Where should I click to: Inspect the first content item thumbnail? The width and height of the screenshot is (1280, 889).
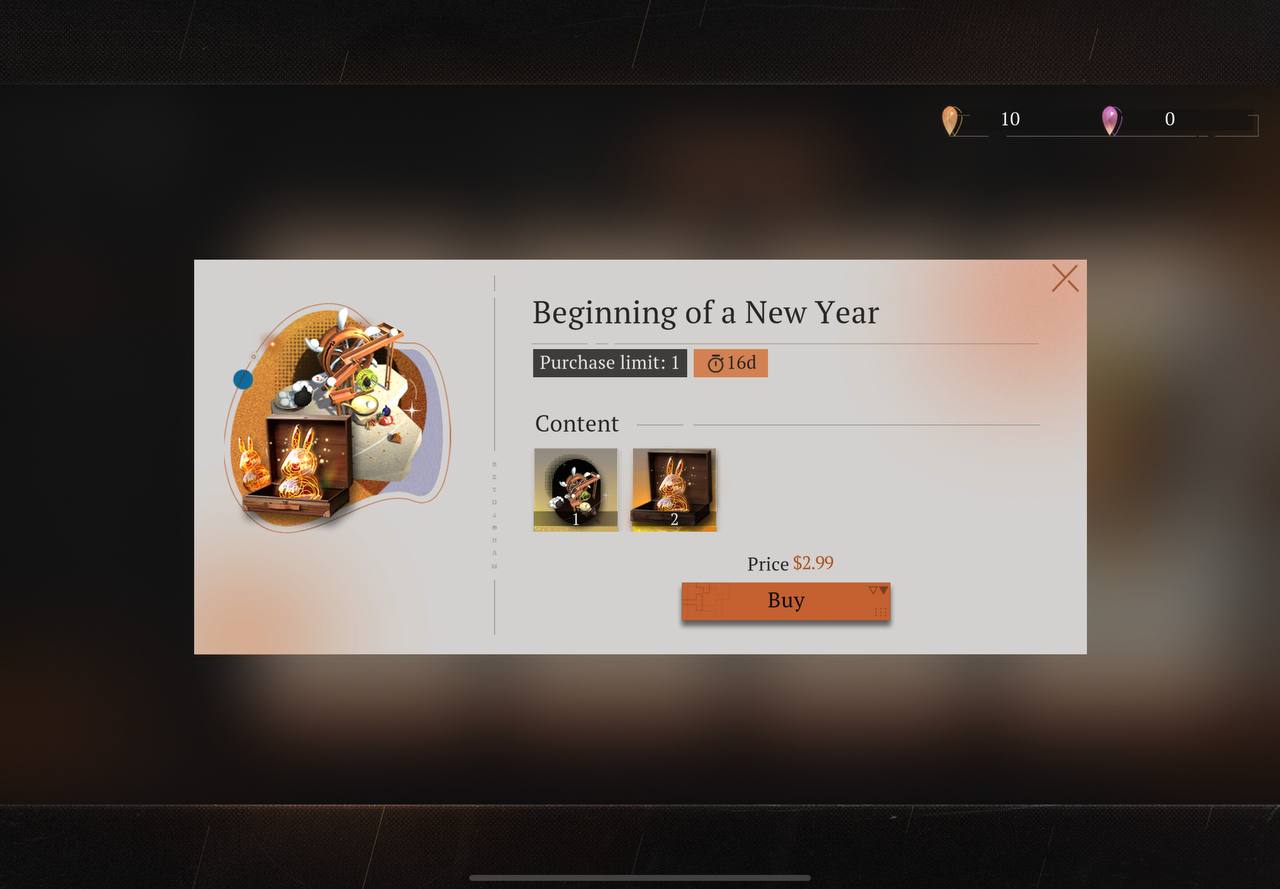576,489
